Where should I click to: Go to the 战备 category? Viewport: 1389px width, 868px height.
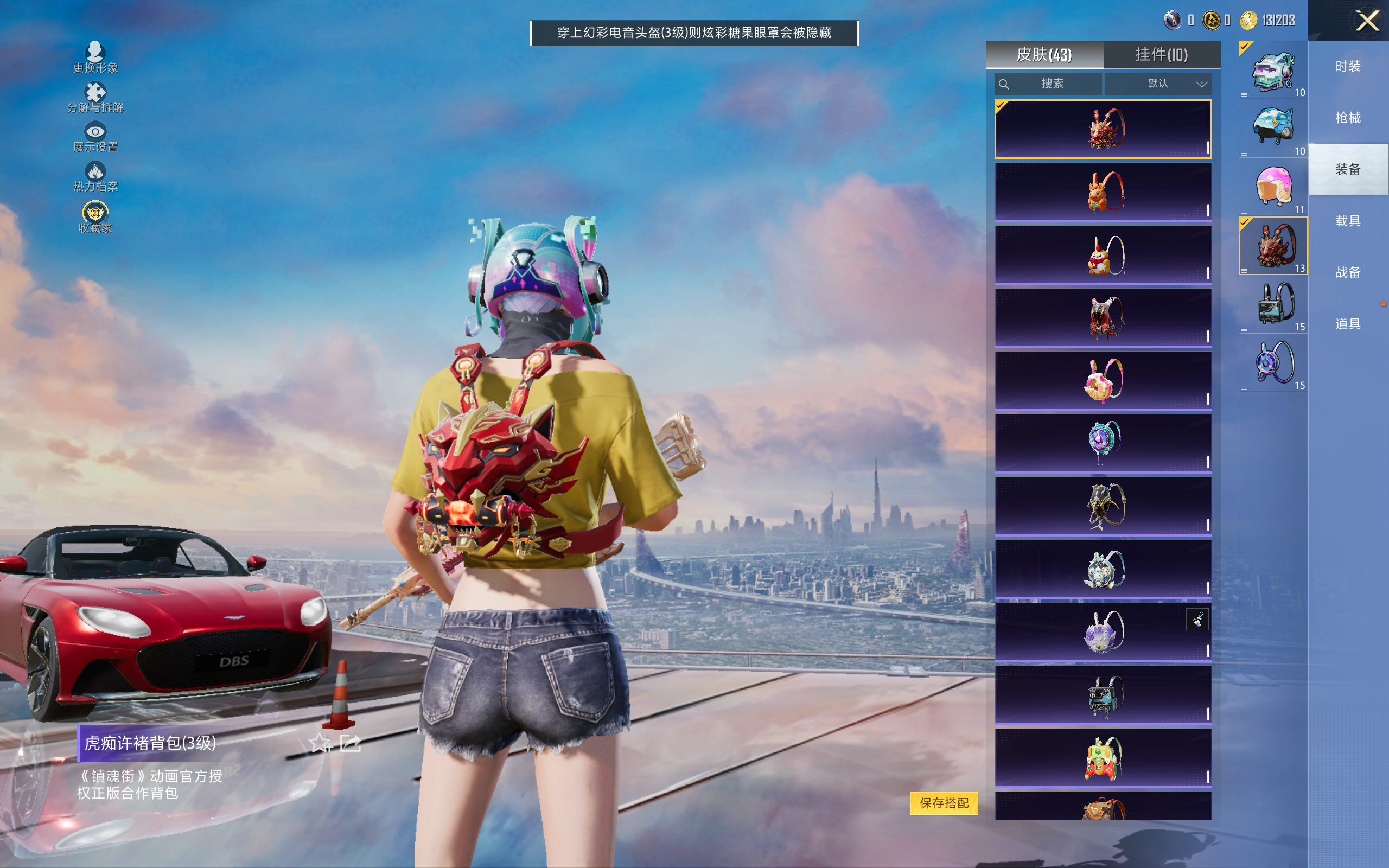click(x=1348, y=272)
